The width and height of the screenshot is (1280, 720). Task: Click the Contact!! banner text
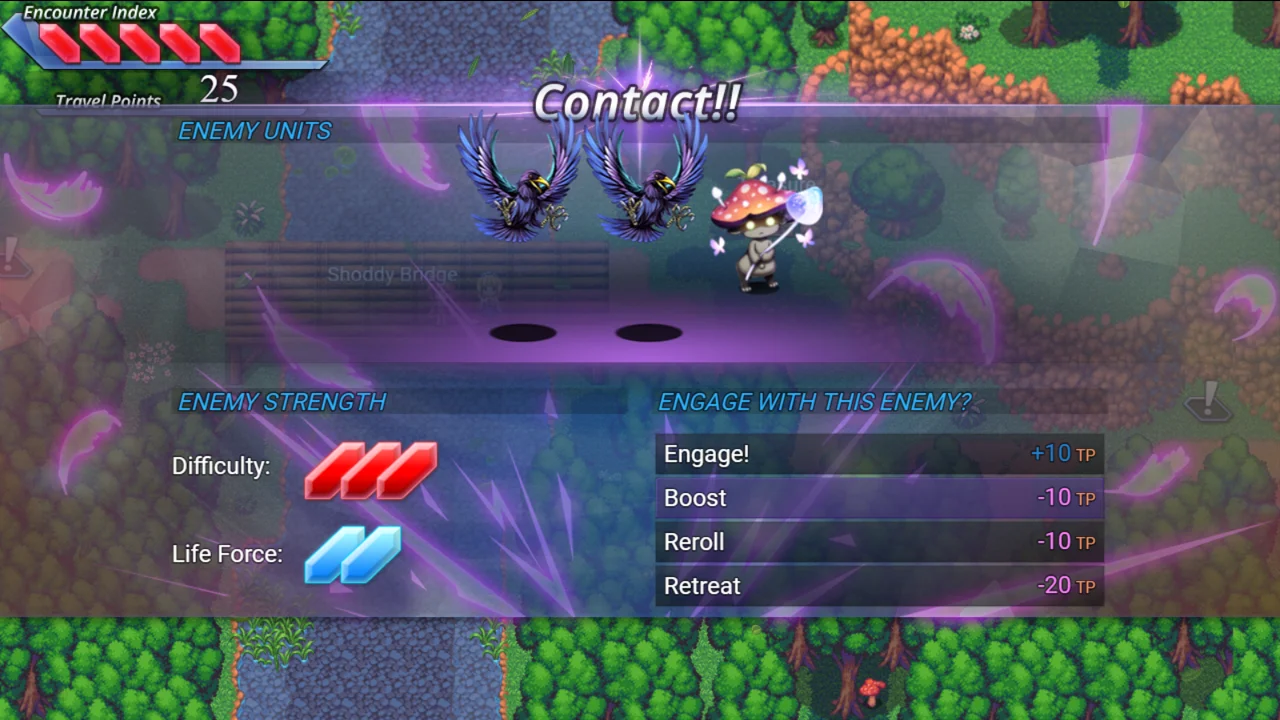(x=637, y=102)
